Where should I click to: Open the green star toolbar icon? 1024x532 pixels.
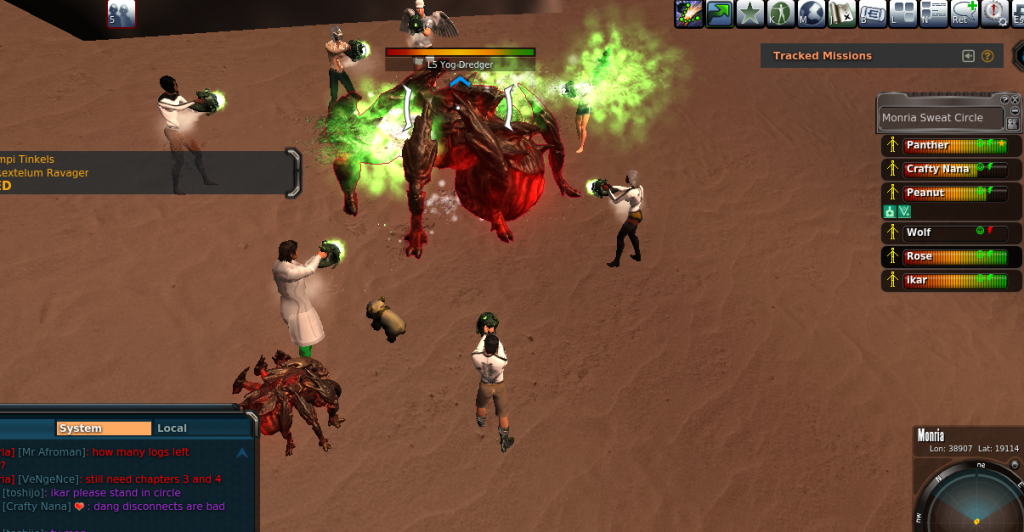click(x=750, y=13)
